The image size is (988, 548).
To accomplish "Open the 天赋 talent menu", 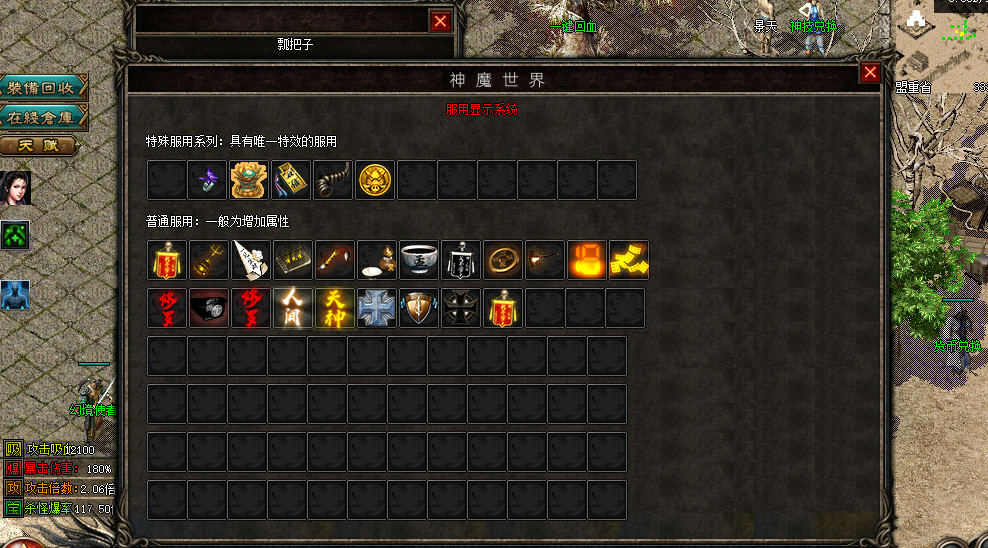I will (x=38, y=146).
